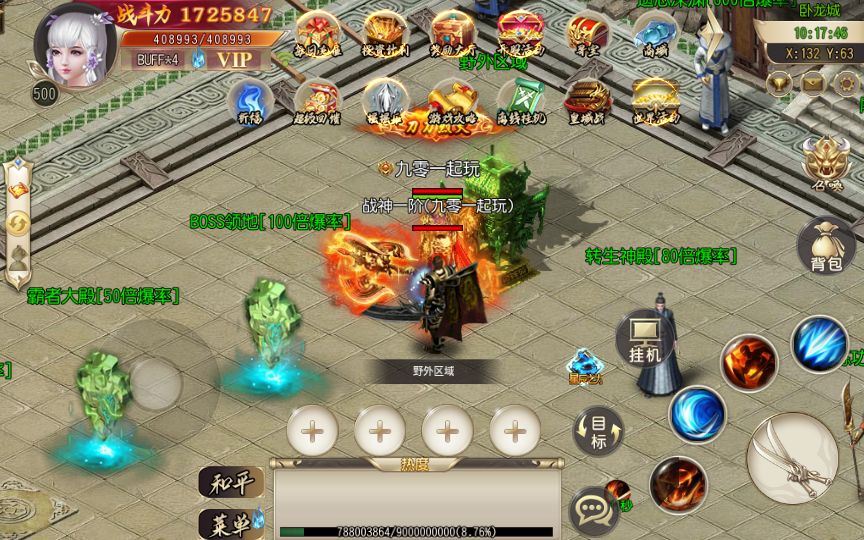This screenshot has width=864, height=540.
Task: Cast the blue ice slash skill
Action: tap(819, 344)
